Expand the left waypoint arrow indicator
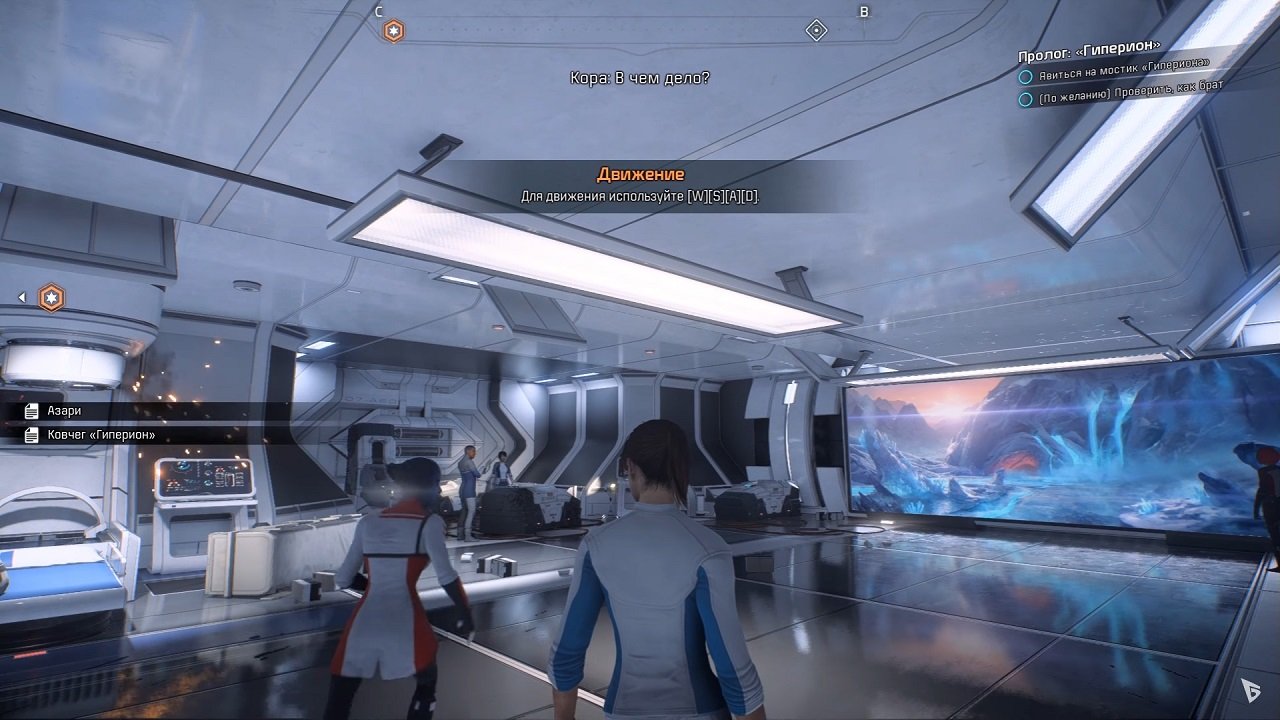Screen dimensions: 1280x720 pyautogui.click(x=20, y=296)
